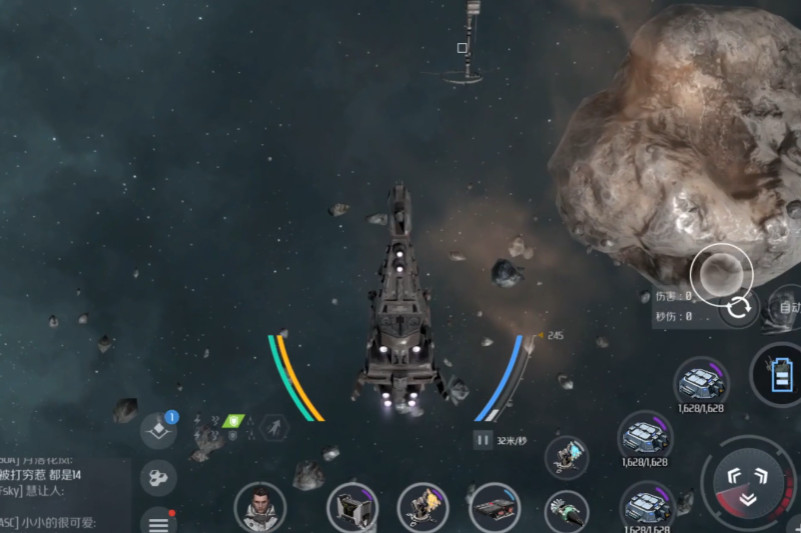Open the pilot character portrait

pyautogui.click(x=260, y=506)
